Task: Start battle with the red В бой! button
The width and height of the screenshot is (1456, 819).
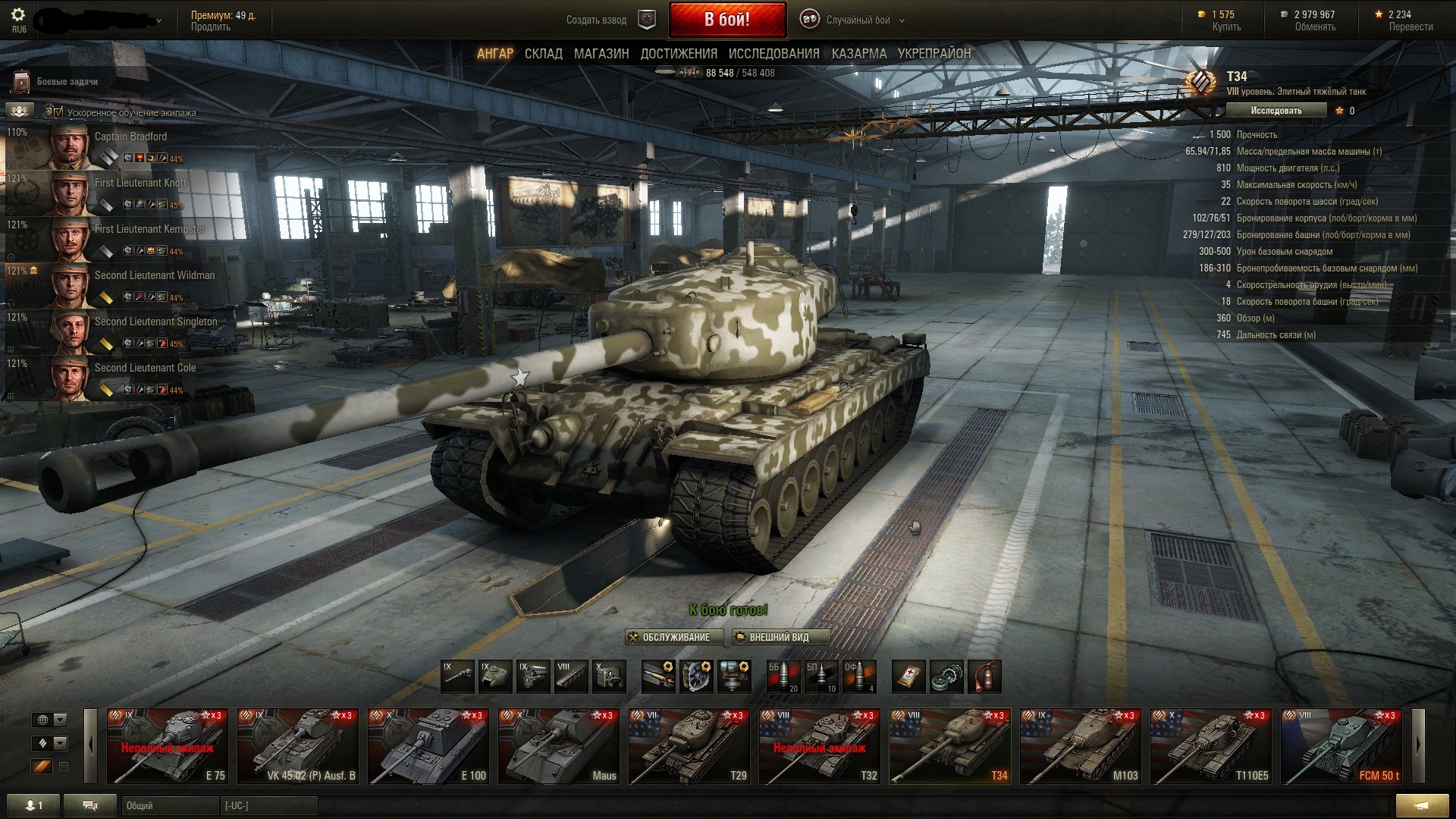Action: [x=726, y=20]
